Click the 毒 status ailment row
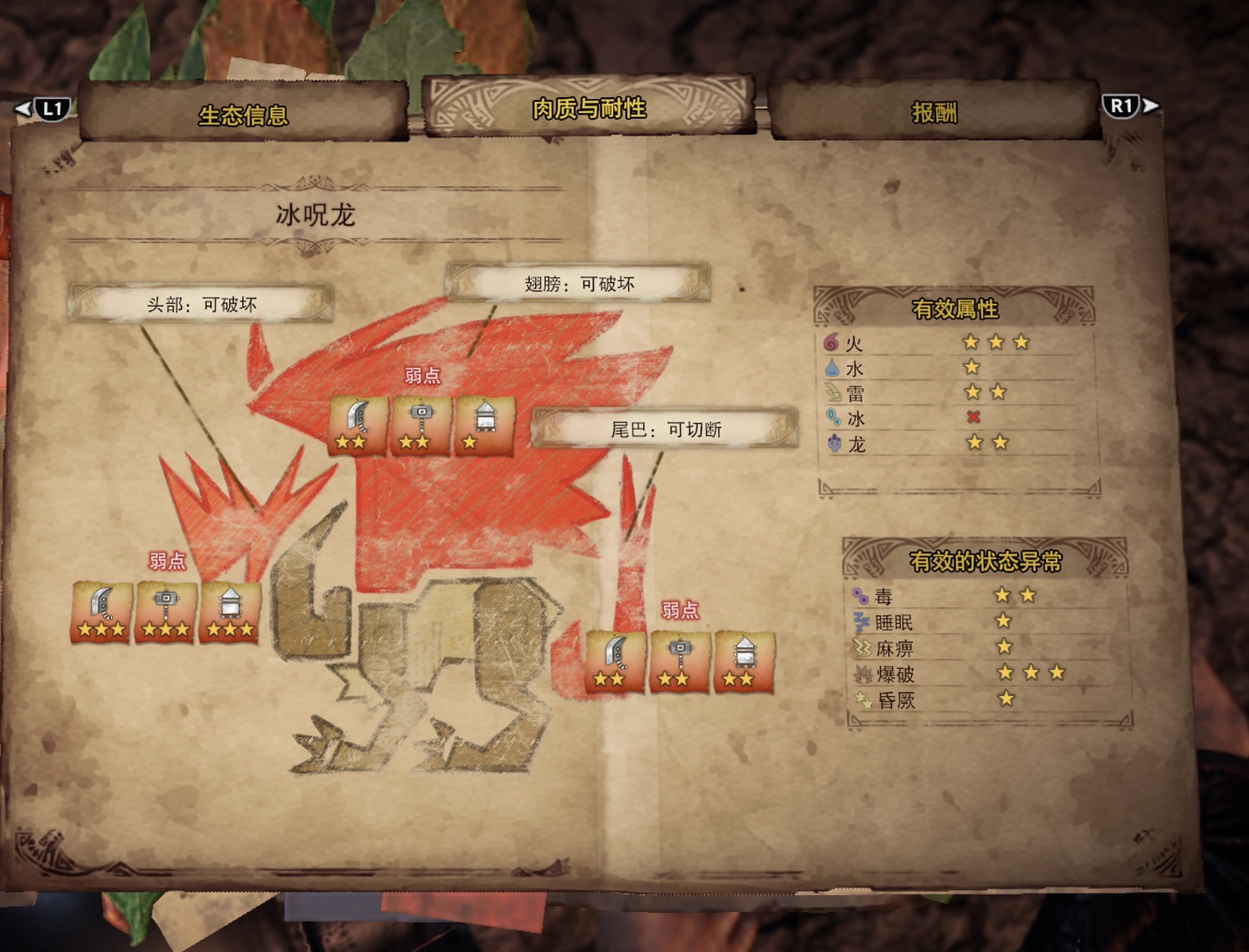Viewport: 1249px width, 952px height. click(x=986, y=596)
